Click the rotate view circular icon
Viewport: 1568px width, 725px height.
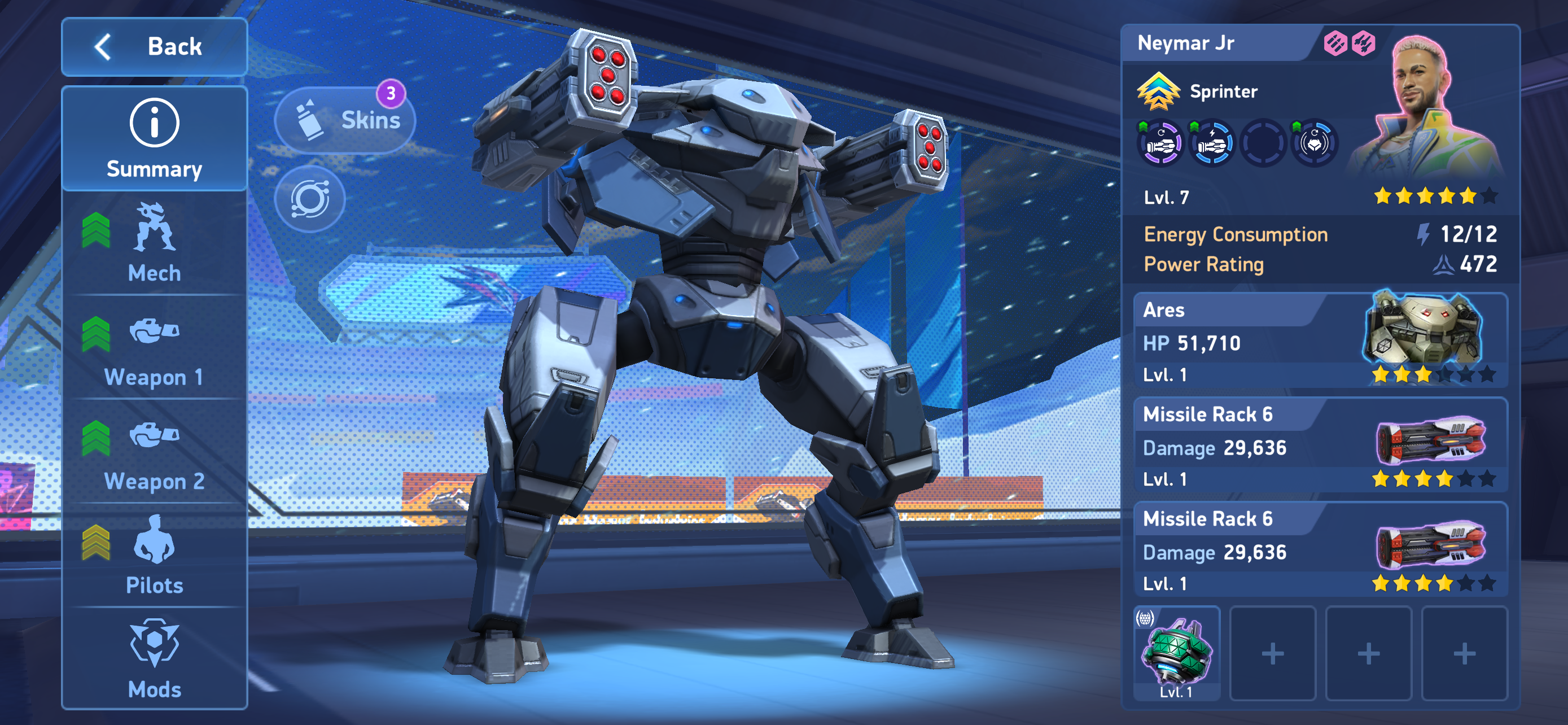click(x=310, y=199)
